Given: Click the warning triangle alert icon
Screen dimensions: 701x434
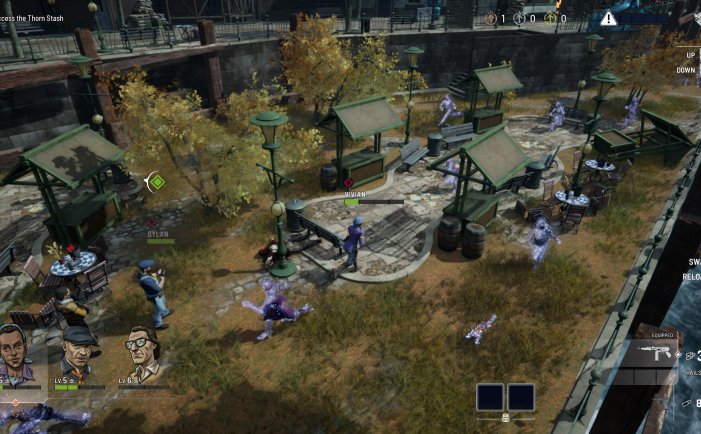Looking at the screenshot, I should (x=609, y=18).
